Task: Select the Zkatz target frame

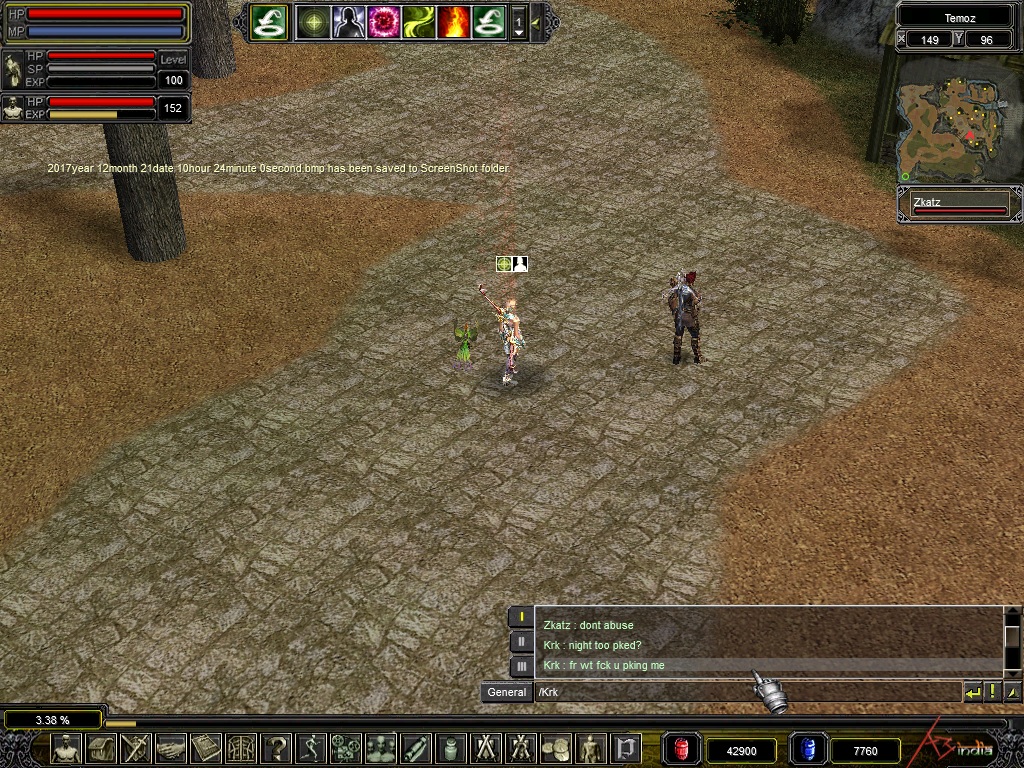Action: point(959,205)
